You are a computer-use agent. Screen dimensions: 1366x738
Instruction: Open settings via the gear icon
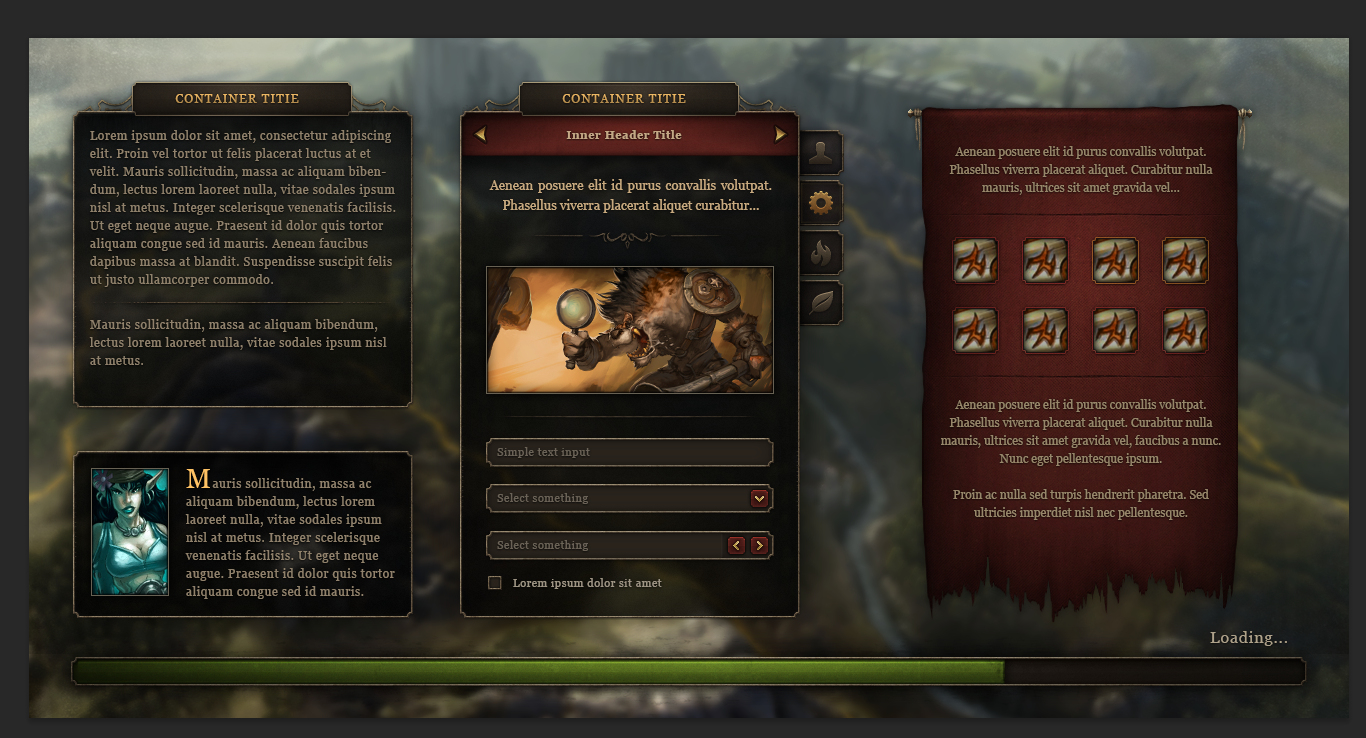[x=821, y=202]
